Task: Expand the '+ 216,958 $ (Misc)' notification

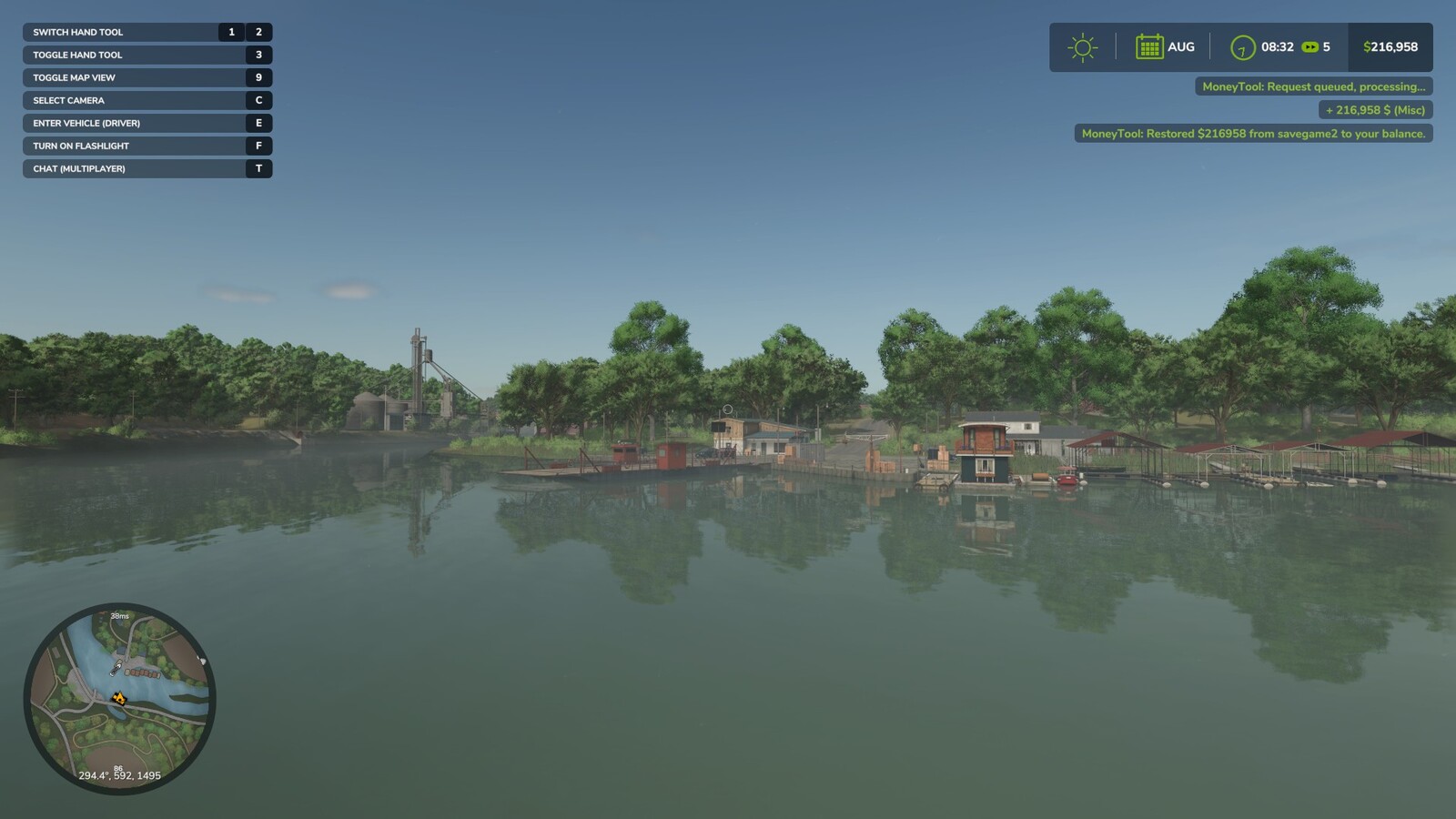Action: coord(1374,108)
